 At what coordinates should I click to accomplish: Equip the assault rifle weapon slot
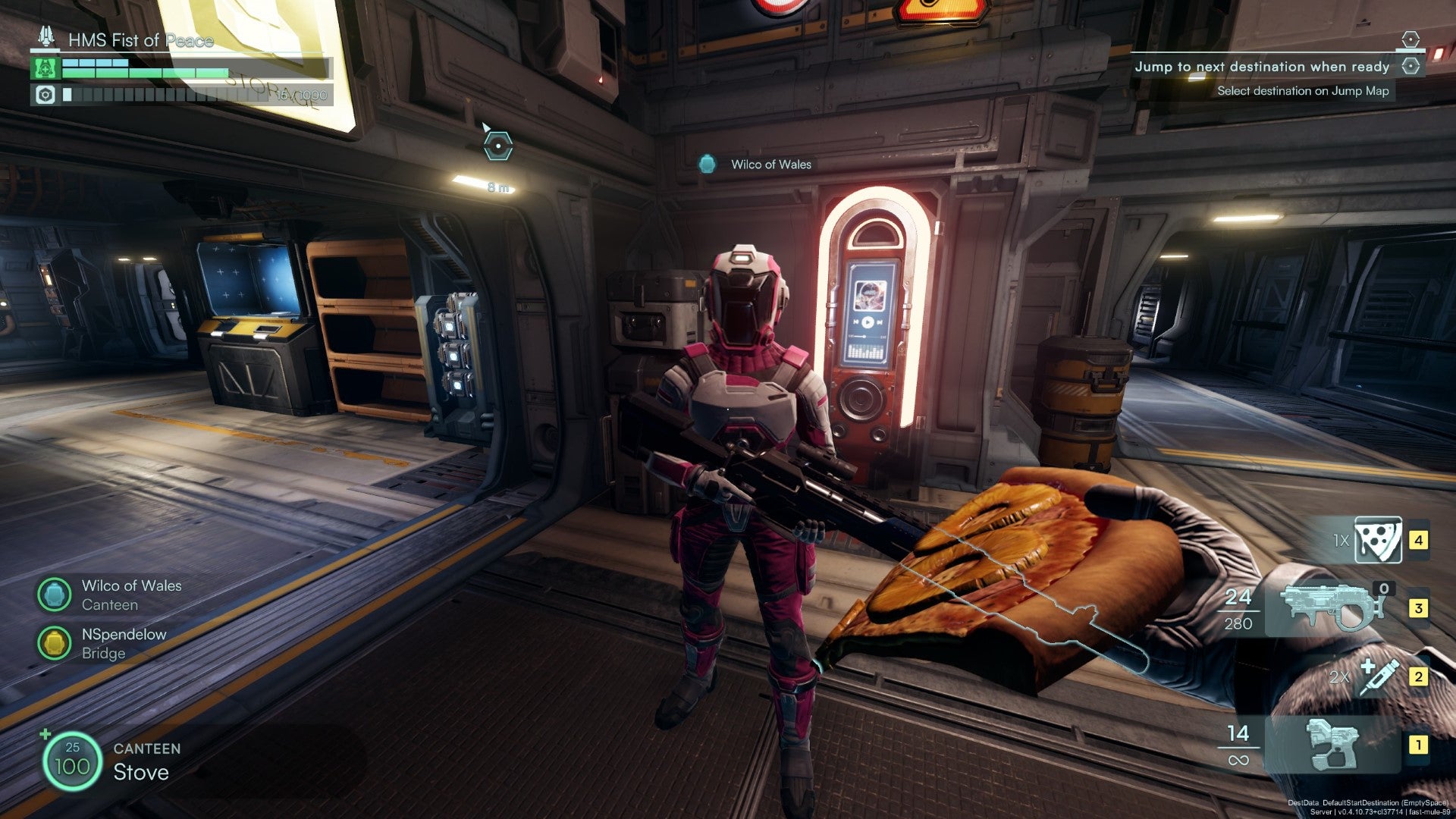[1332, 608]
